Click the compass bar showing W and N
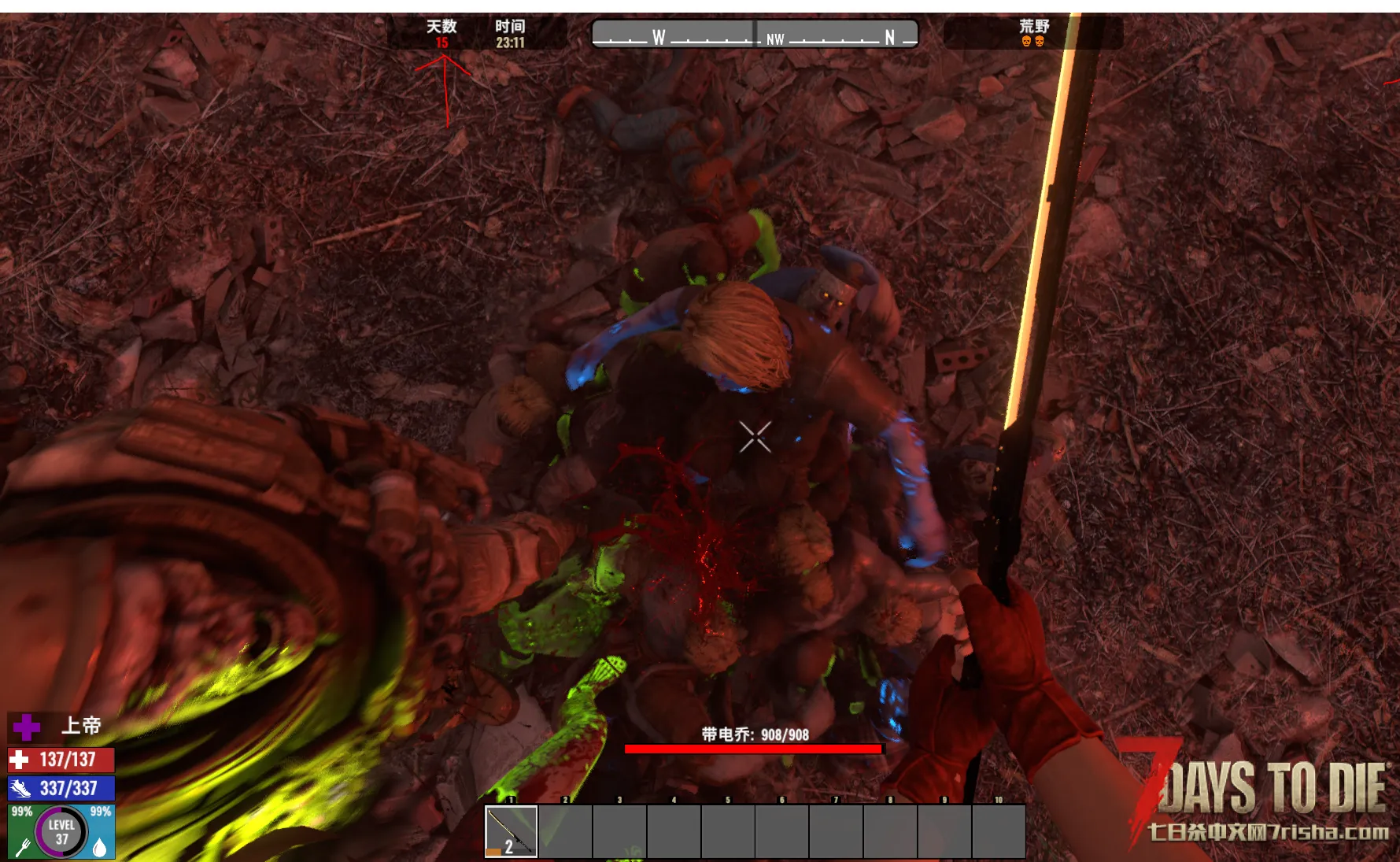This screenshot has height=862, width=1400. pyautogui.click(x=754, y=35)
